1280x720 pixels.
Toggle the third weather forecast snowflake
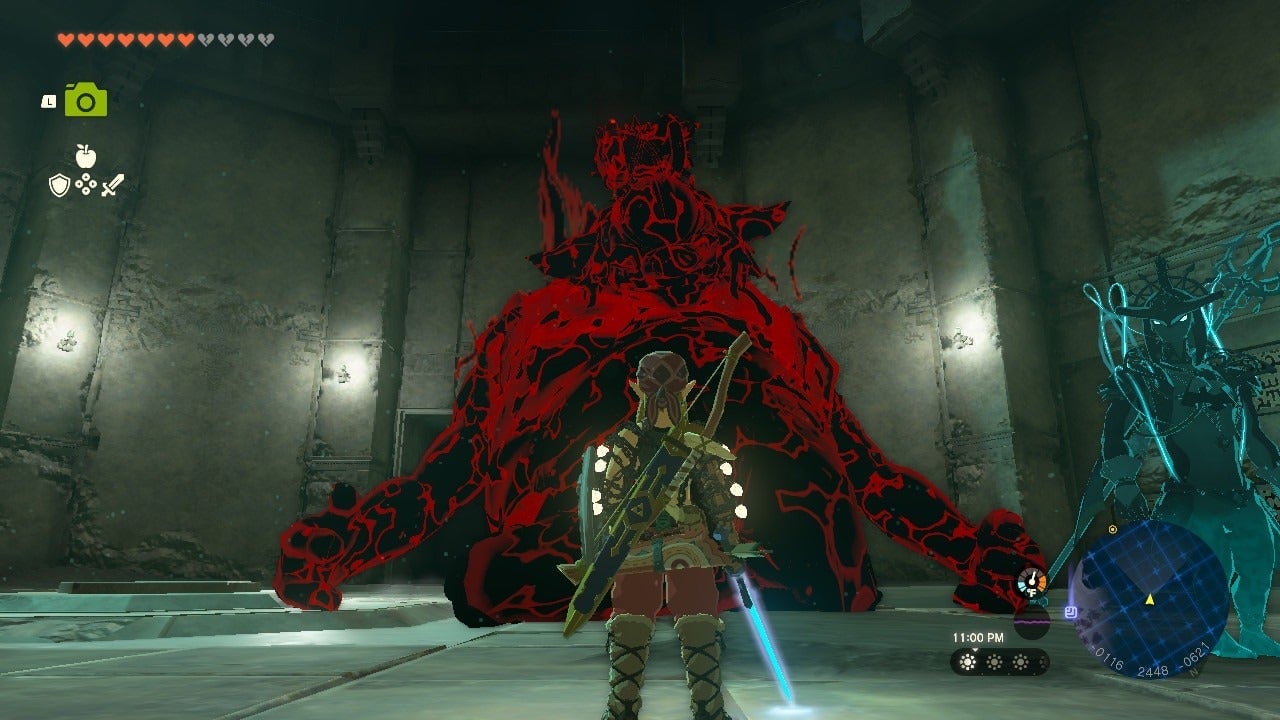coord(1021,662)
